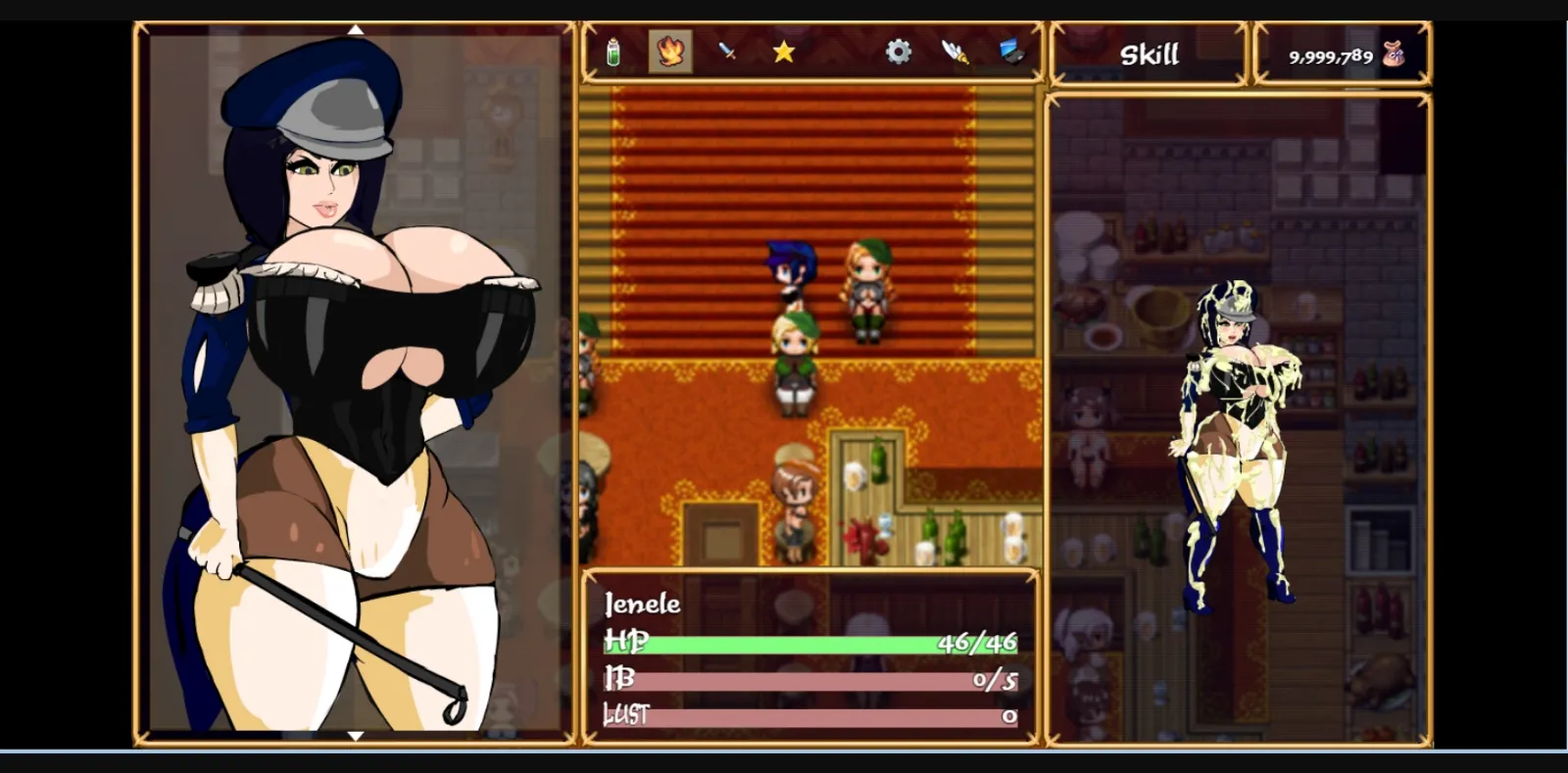Click the money pouch icon beside 9,999,789
The width and height of the screenshot is (1568, 773).
coord(1393,54)
